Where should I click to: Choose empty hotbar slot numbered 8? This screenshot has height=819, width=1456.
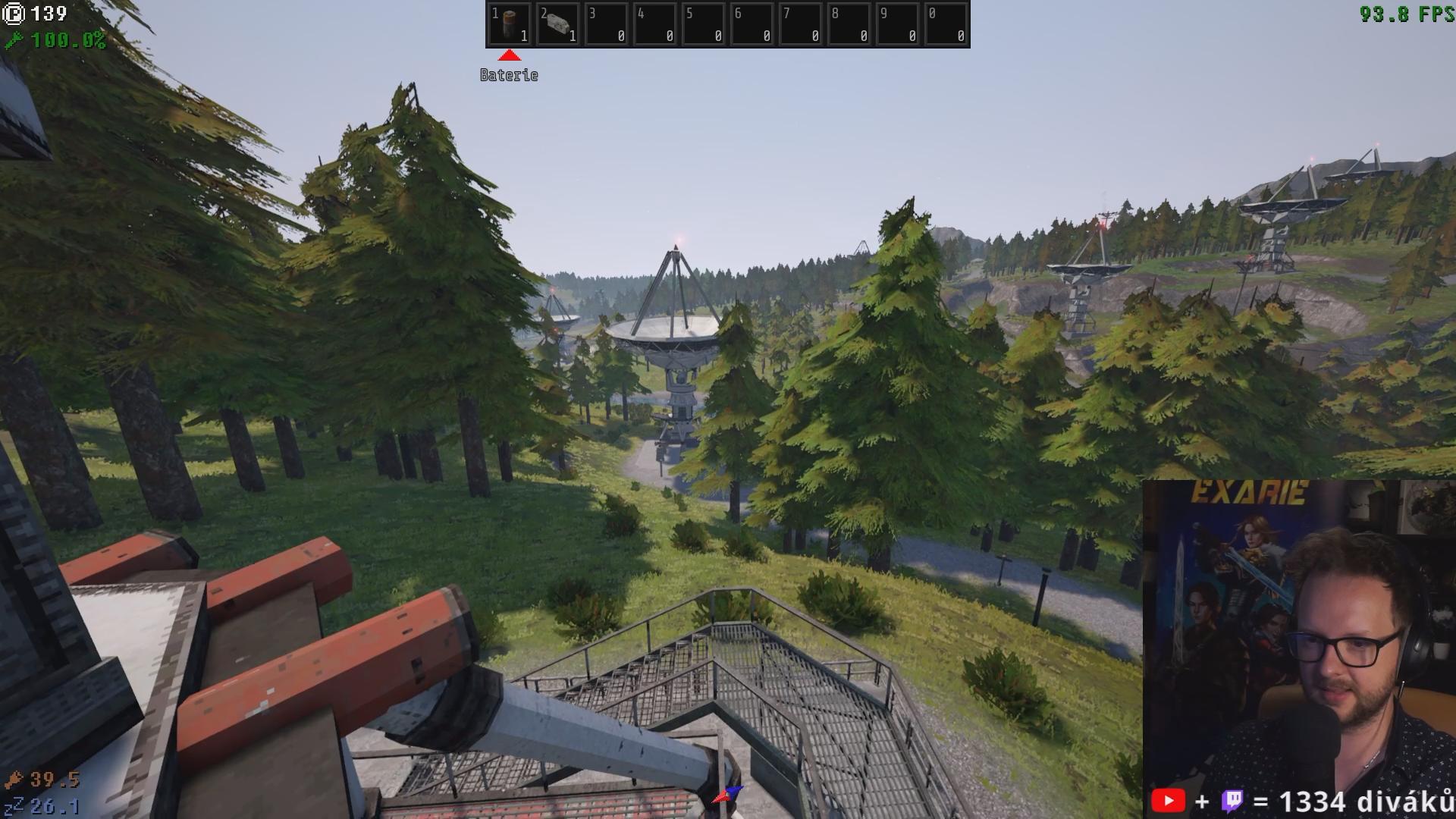(x=849, y=24)
